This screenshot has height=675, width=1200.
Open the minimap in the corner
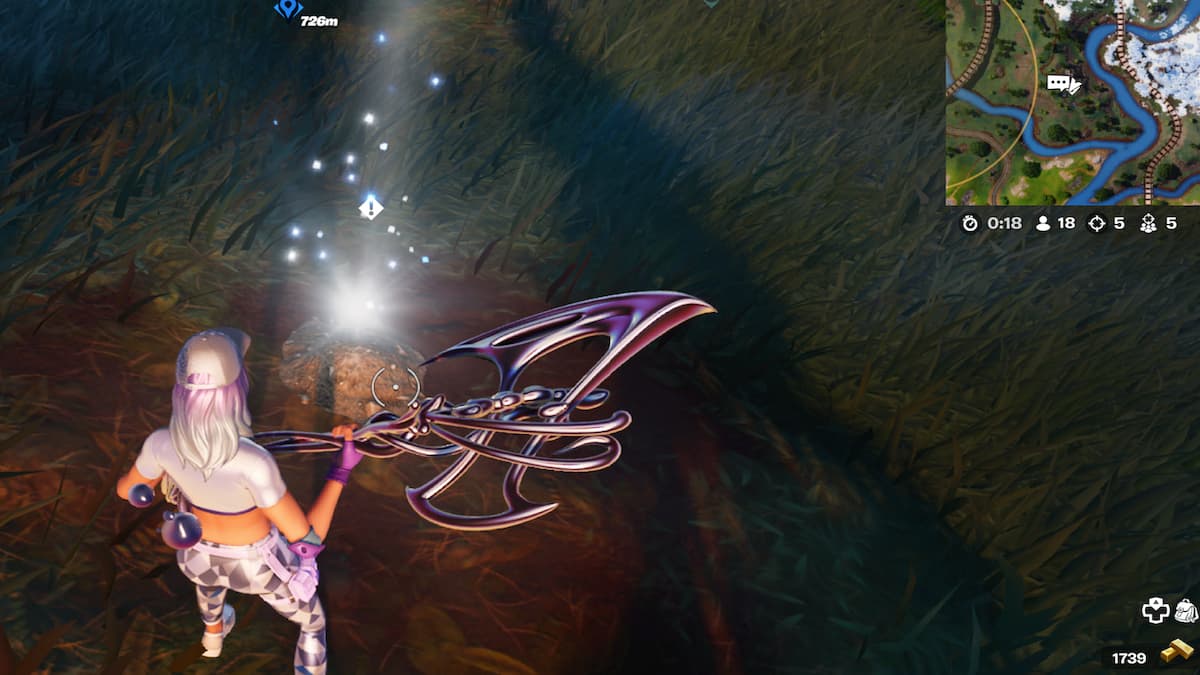click(x=1072, y=102)
